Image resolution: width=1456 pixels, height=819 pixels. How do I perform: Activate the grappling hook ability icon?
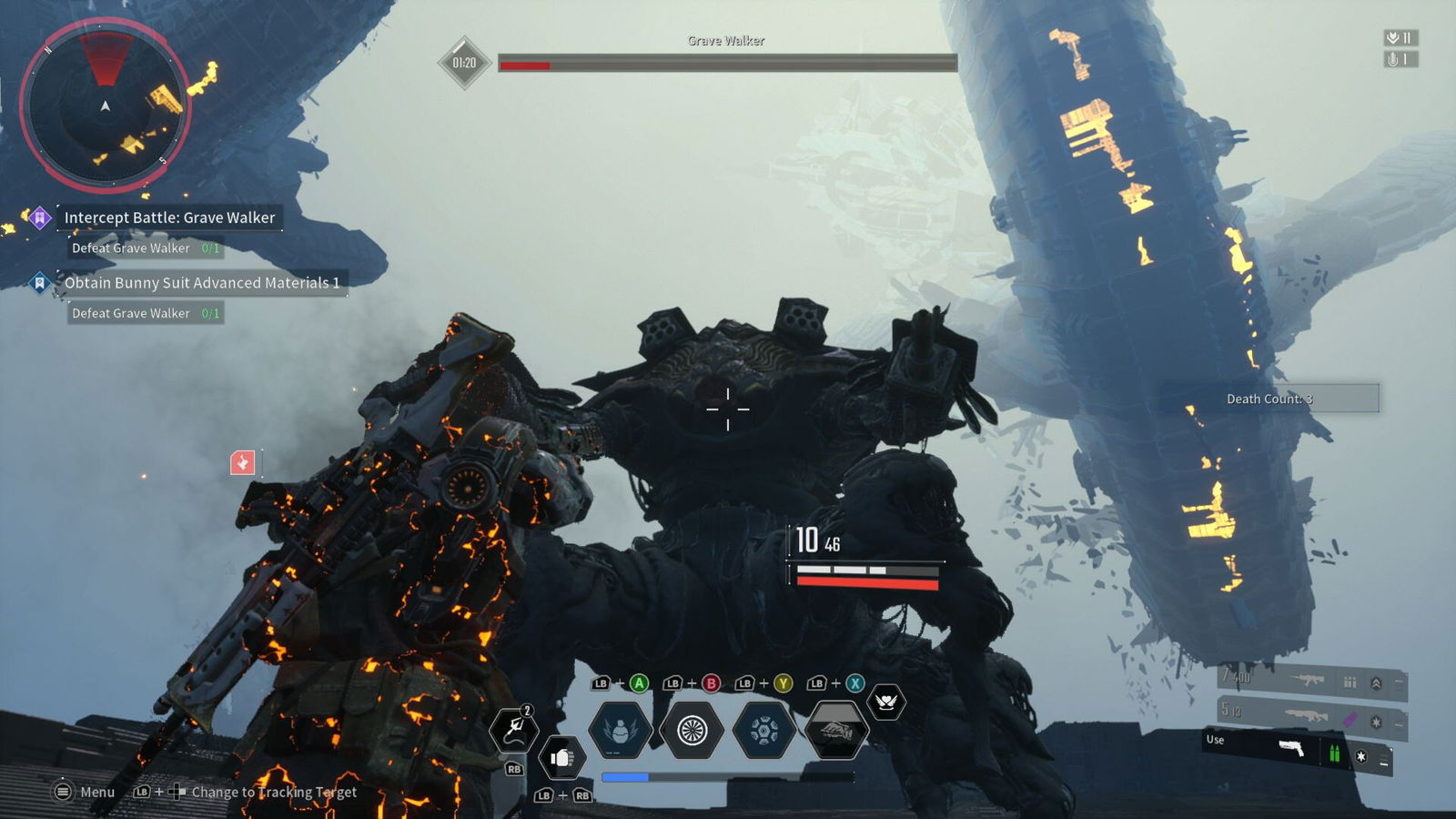coord(514,729)
